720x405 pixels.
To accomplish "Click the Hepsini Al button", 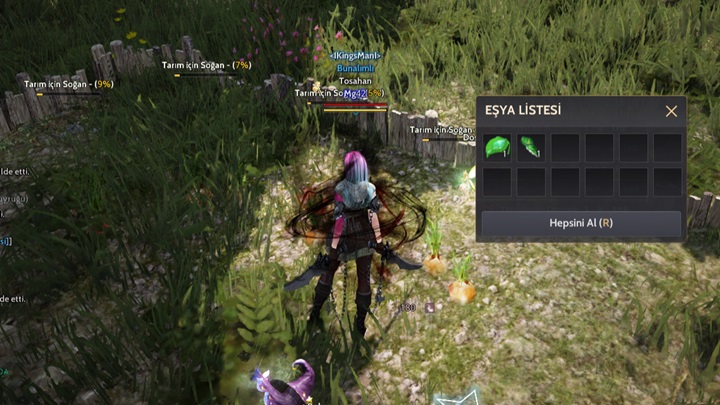I will pos(581,223).
